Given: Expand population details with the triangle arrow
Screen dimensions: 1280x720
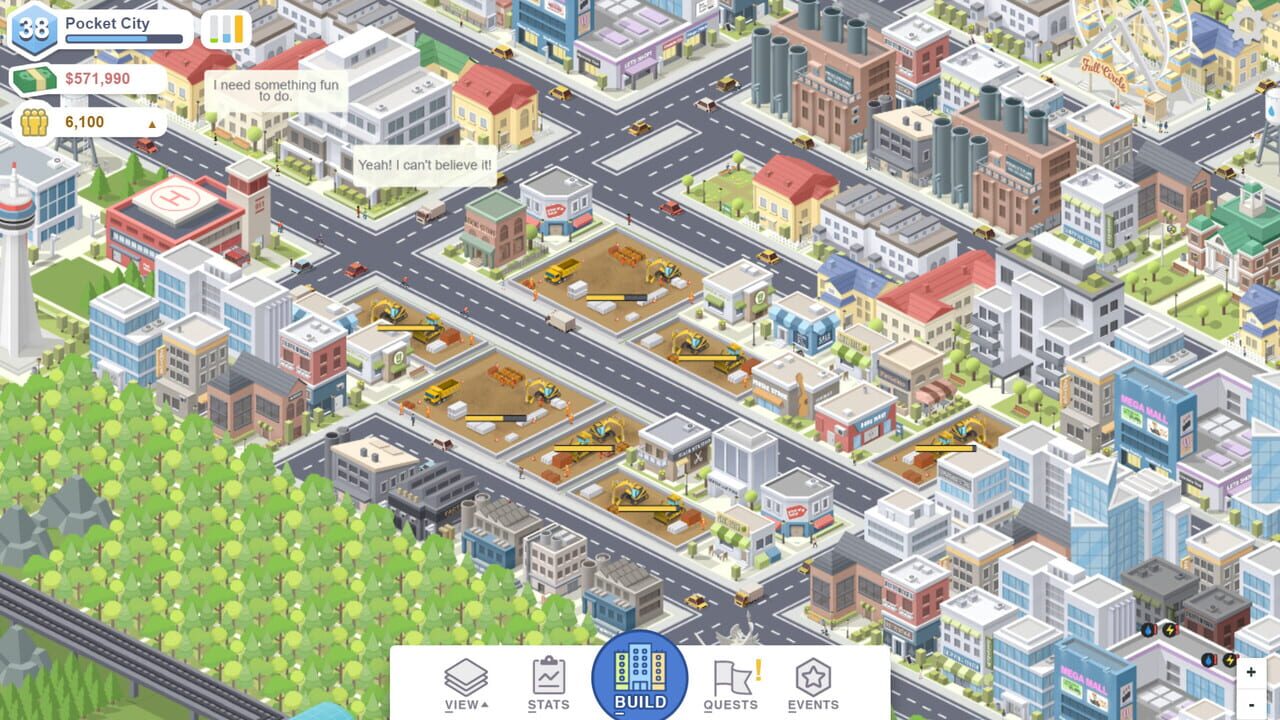Looking at the screenshot, I should coord(151,122).
